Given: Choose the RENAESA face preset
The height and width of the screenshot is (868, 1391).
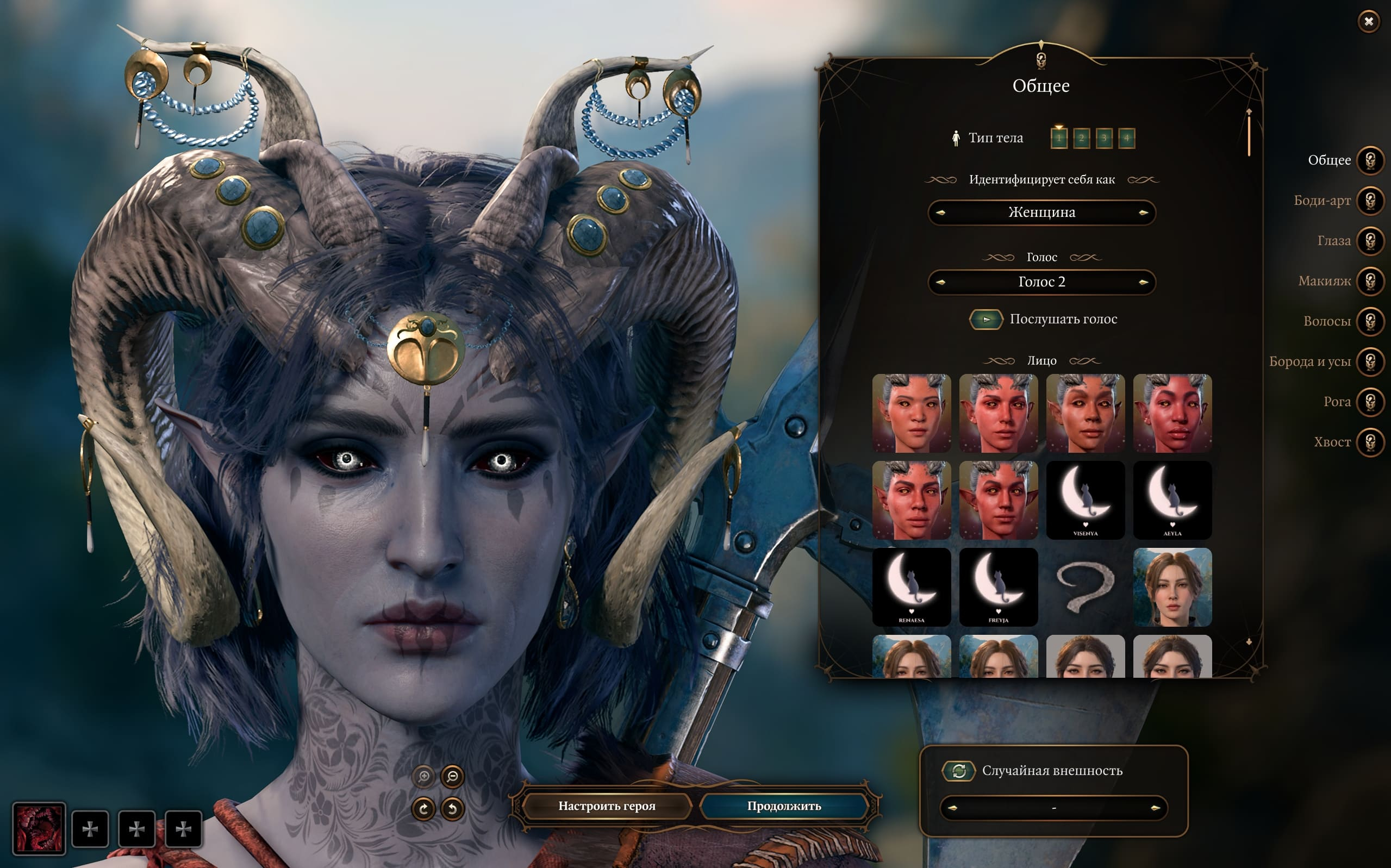Looking at the screenshot, I should click(911, 586).
